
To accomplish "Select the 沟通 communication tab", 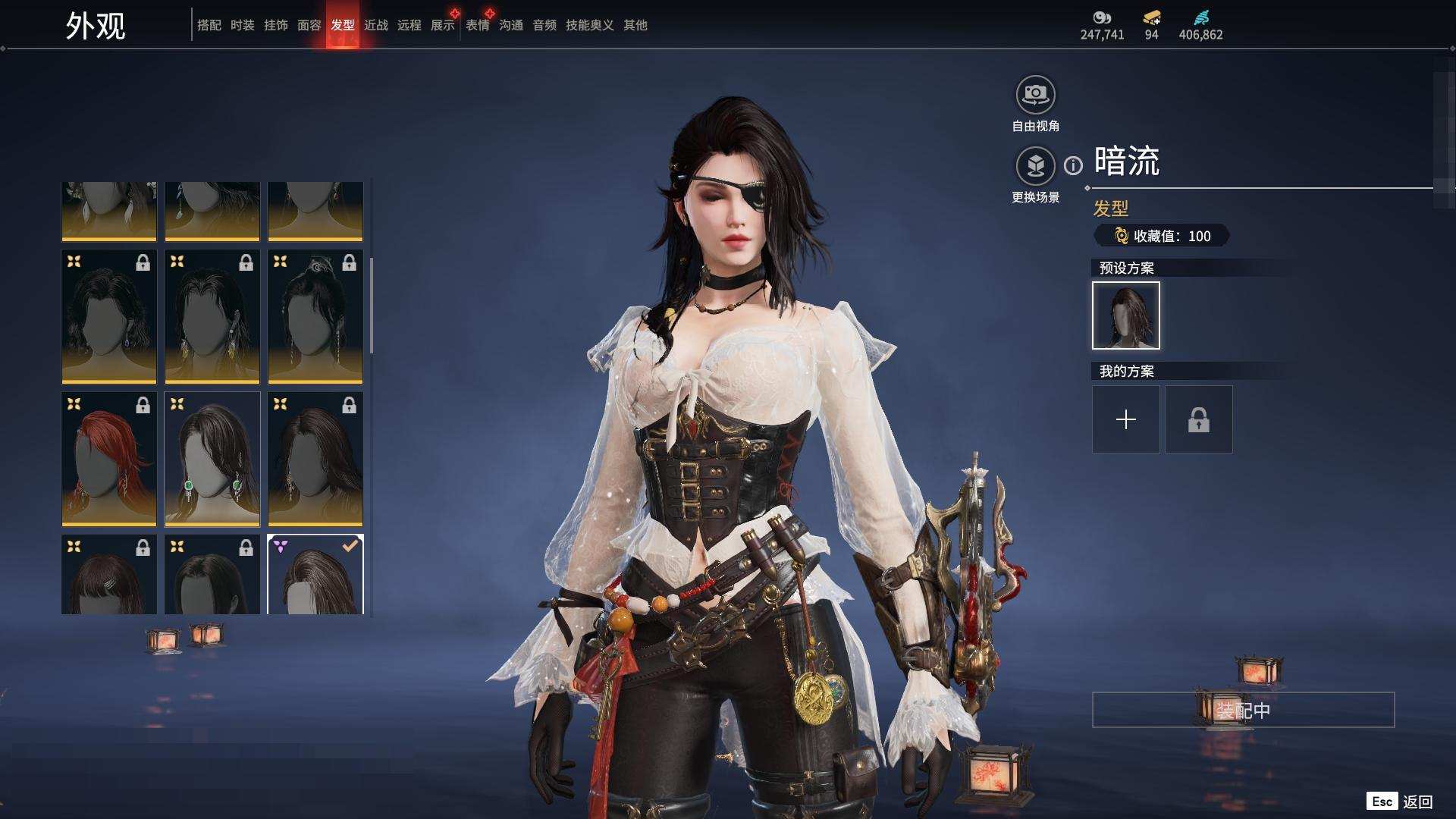I will 510,25.
